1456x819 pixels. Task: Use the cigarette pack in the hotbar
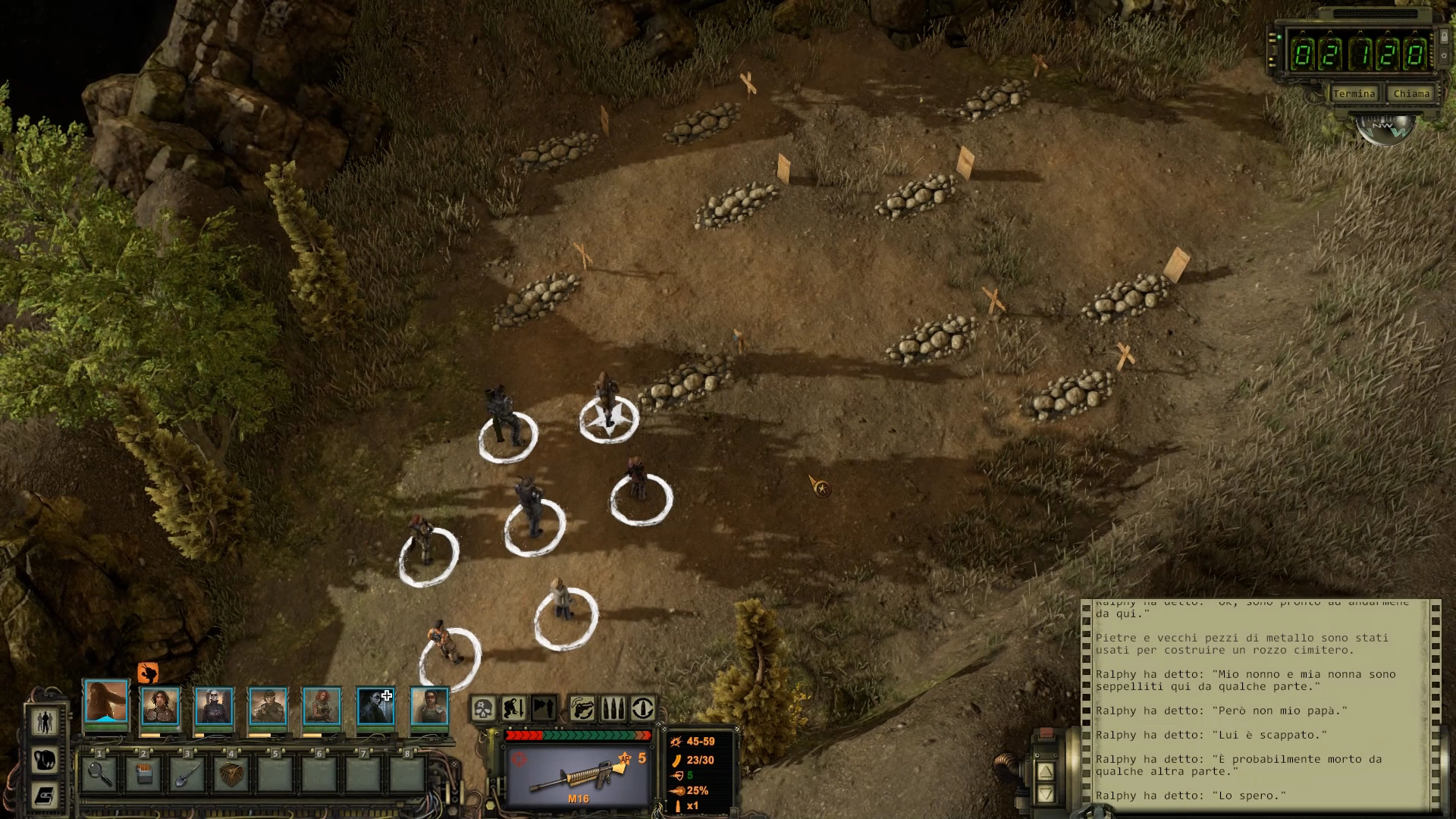pos(143,773)
